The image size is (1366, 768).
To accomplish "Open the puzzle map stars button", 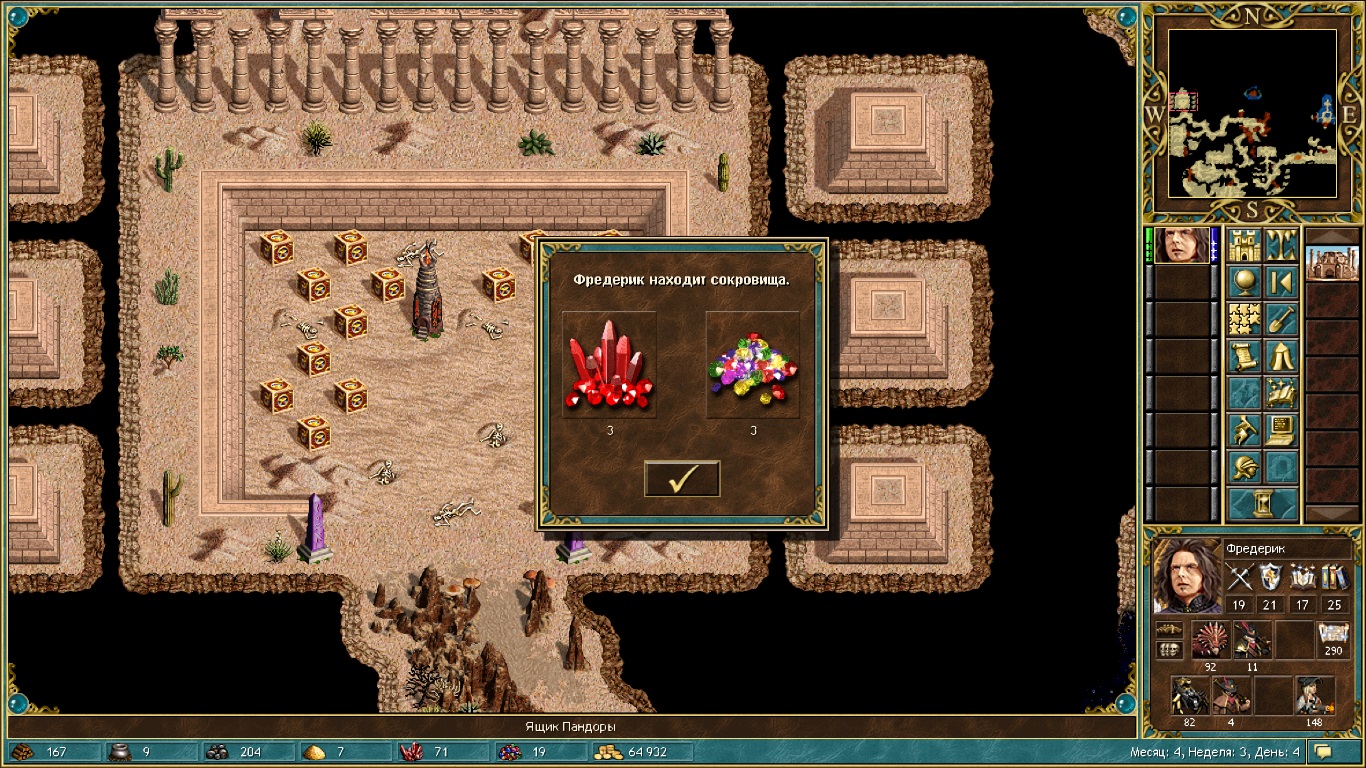I will pyautogui.click(x=1245, y=319).
